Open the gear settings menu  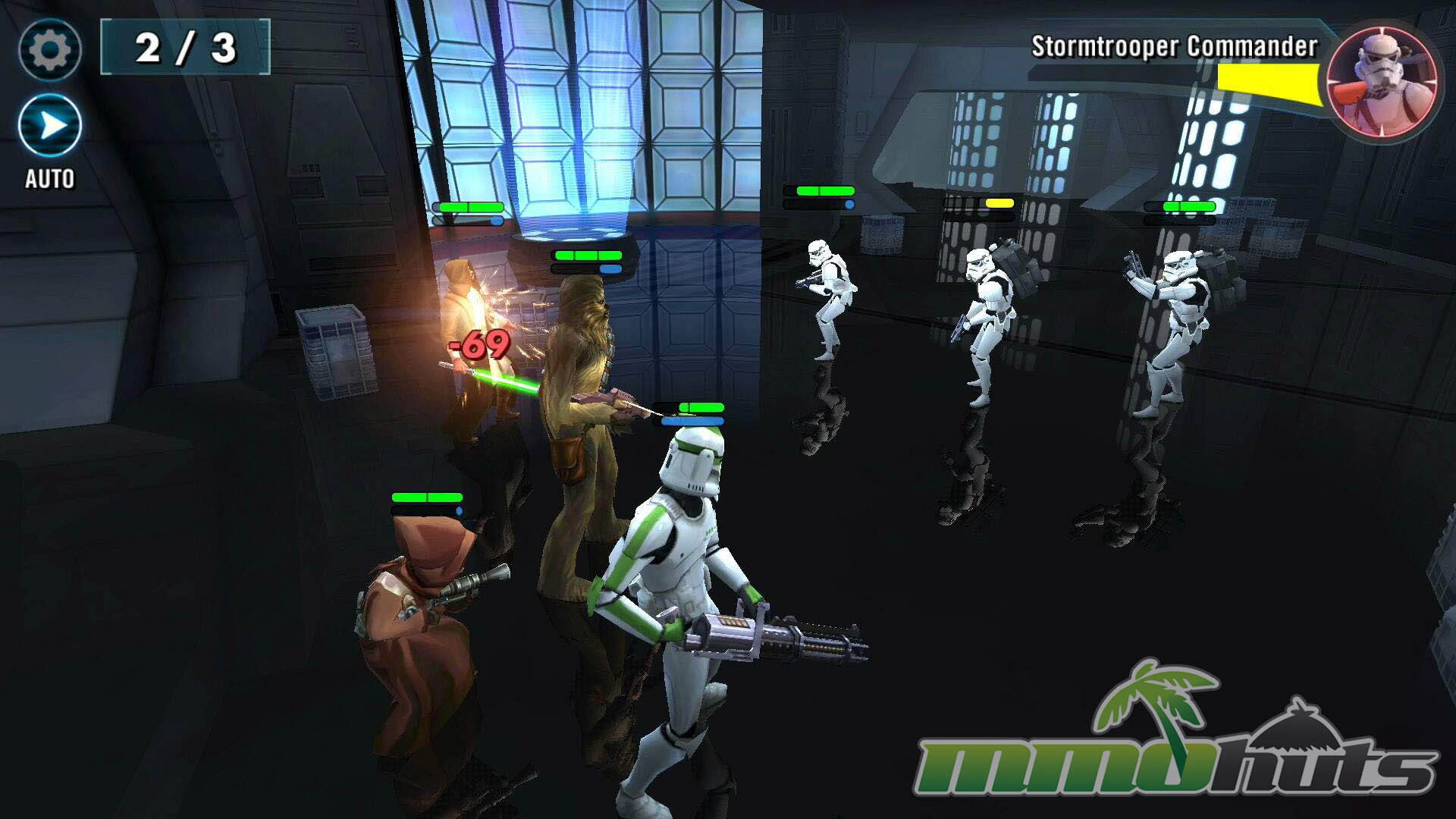[x=50, y=50]
